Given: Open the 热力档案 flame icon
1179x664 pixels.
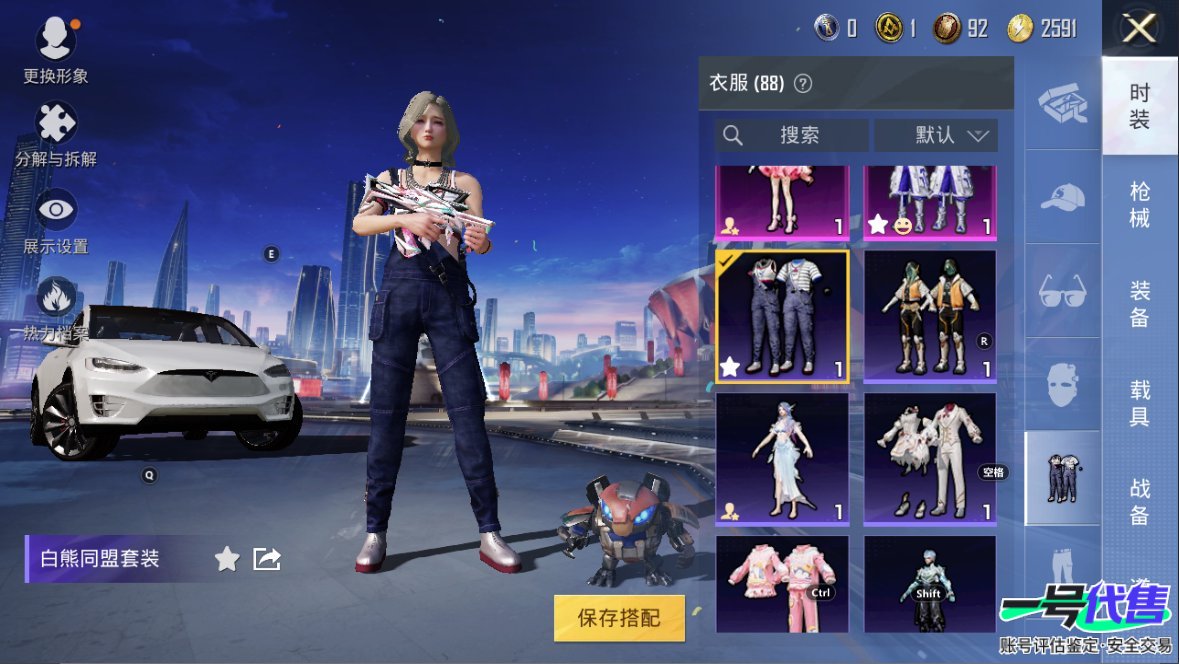Looking at the screenshot, I should pos(56,298).
